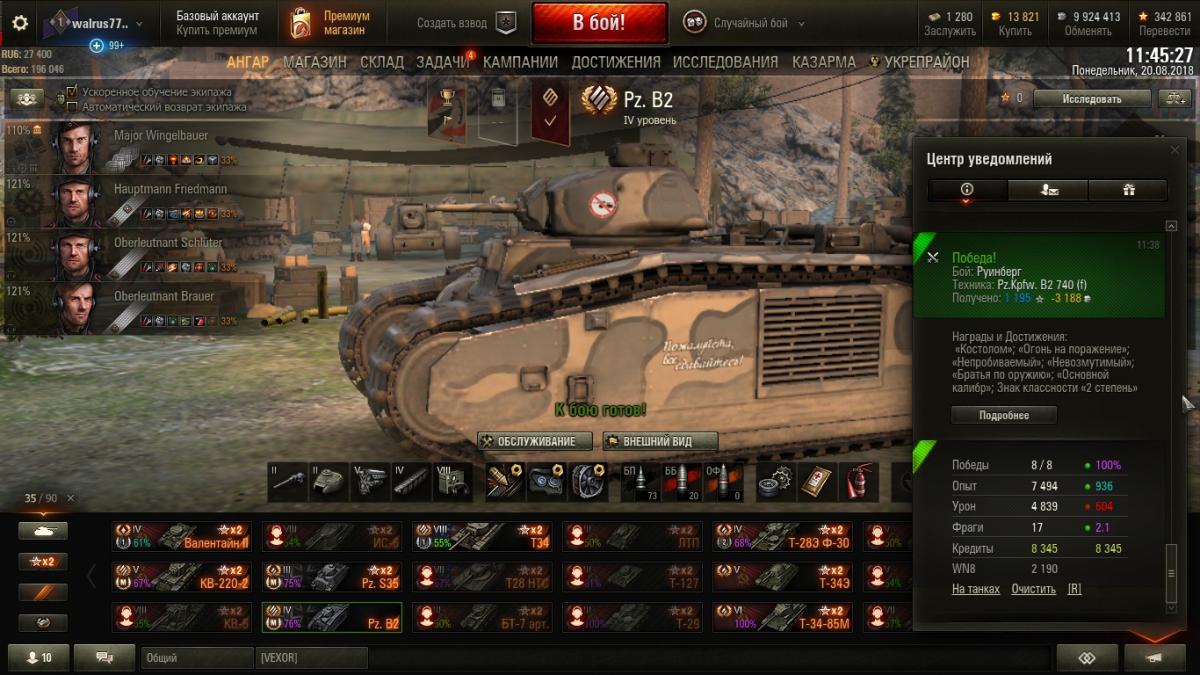Click the Очистить link in session stats
The height and width of the screenshot is (675, 1200).
click(x=1033, y=589)
